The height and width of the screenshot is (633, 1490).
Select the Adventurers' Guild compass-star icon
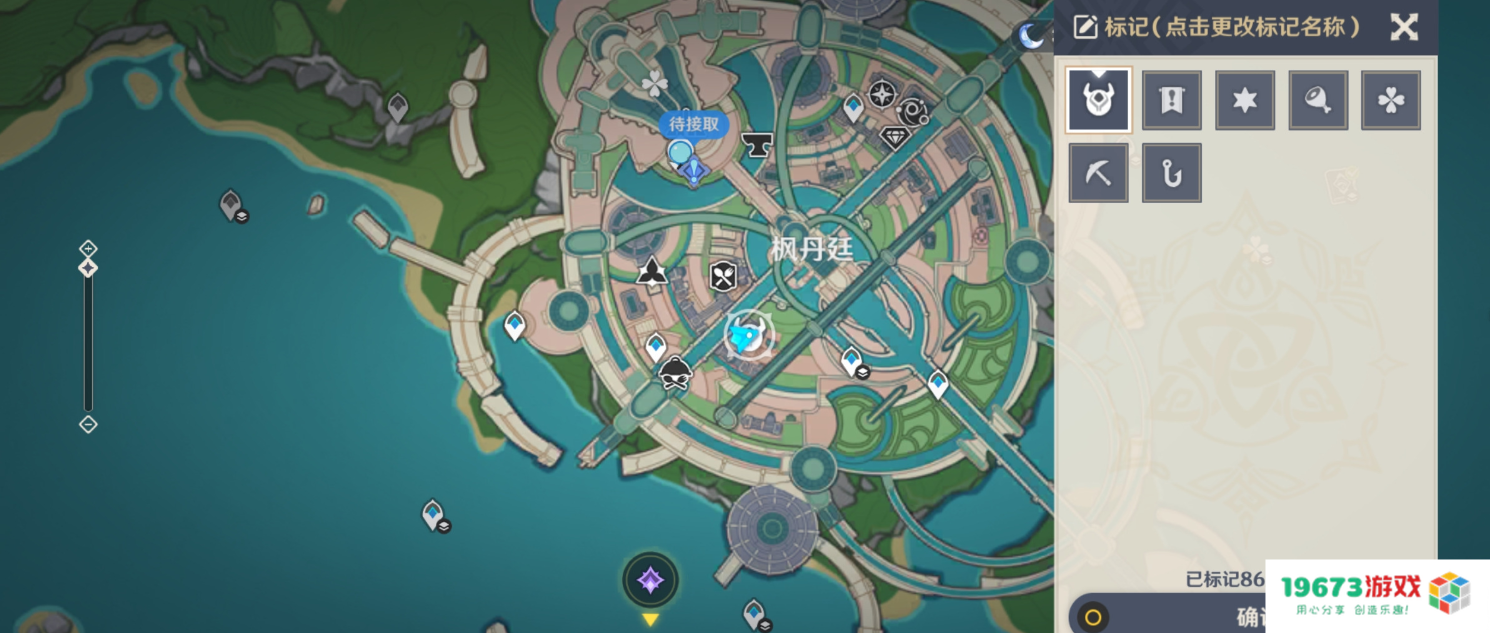pos(881,95)
